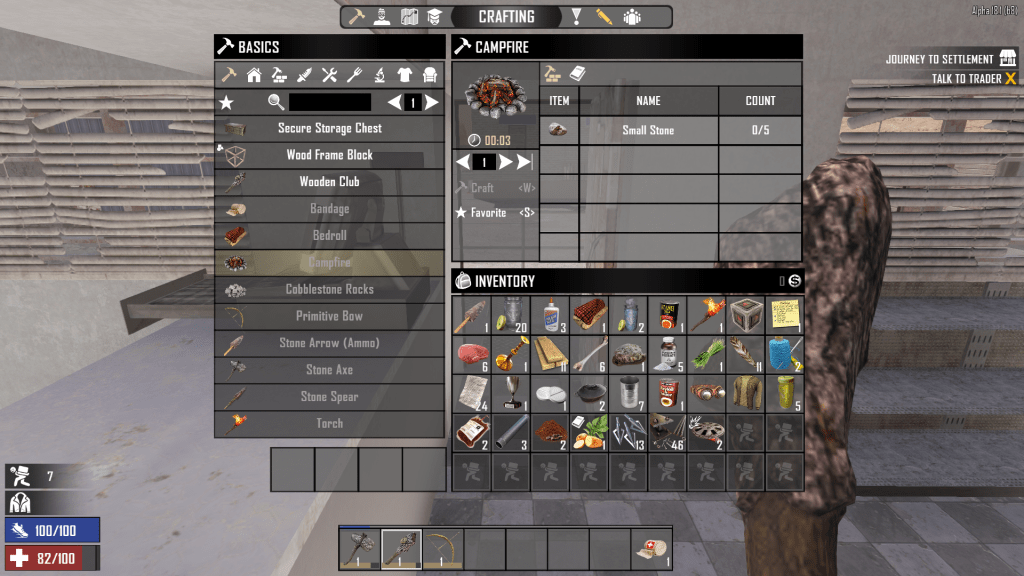Viewport: 1024px width, 576px height.
Task: Open the graduation cap skills tab
Action: pyautogui.click(x=434, y=17)
